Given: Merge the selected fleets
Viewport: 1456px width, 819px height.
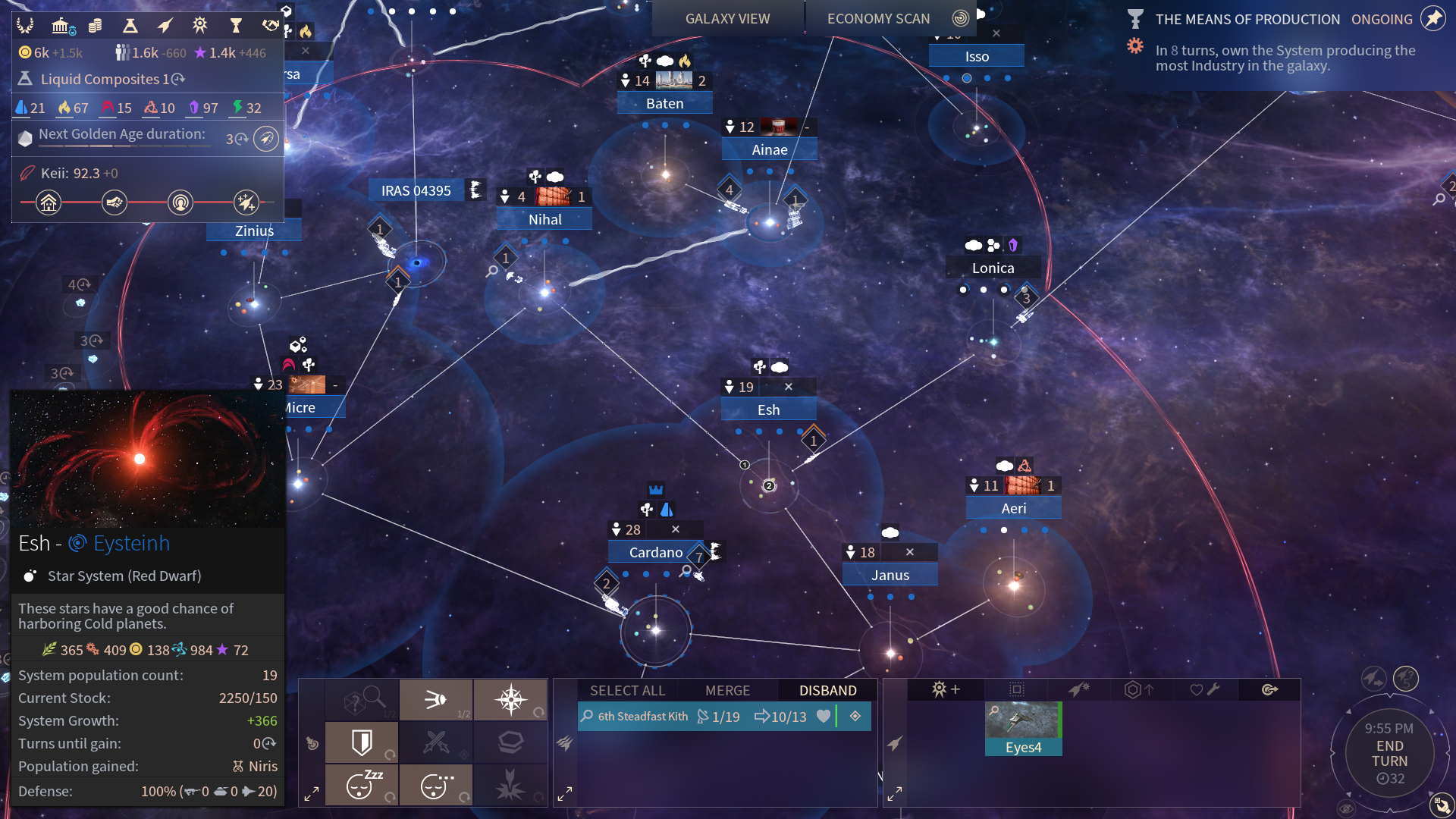Looking at the screenshot, I should tap(727, 690).
